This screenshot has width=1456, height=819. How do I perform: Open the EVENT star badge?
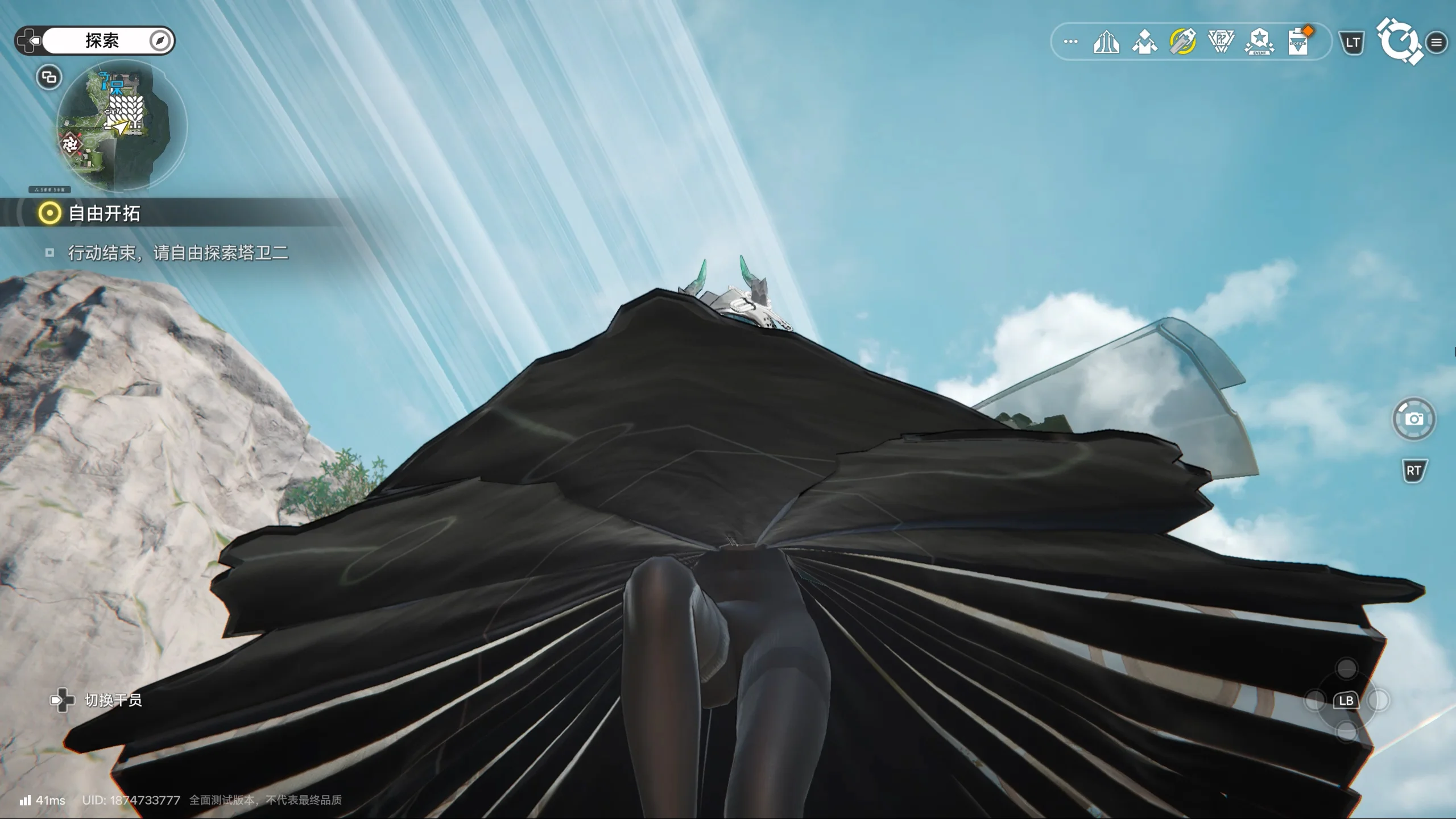coord(1259,42)
